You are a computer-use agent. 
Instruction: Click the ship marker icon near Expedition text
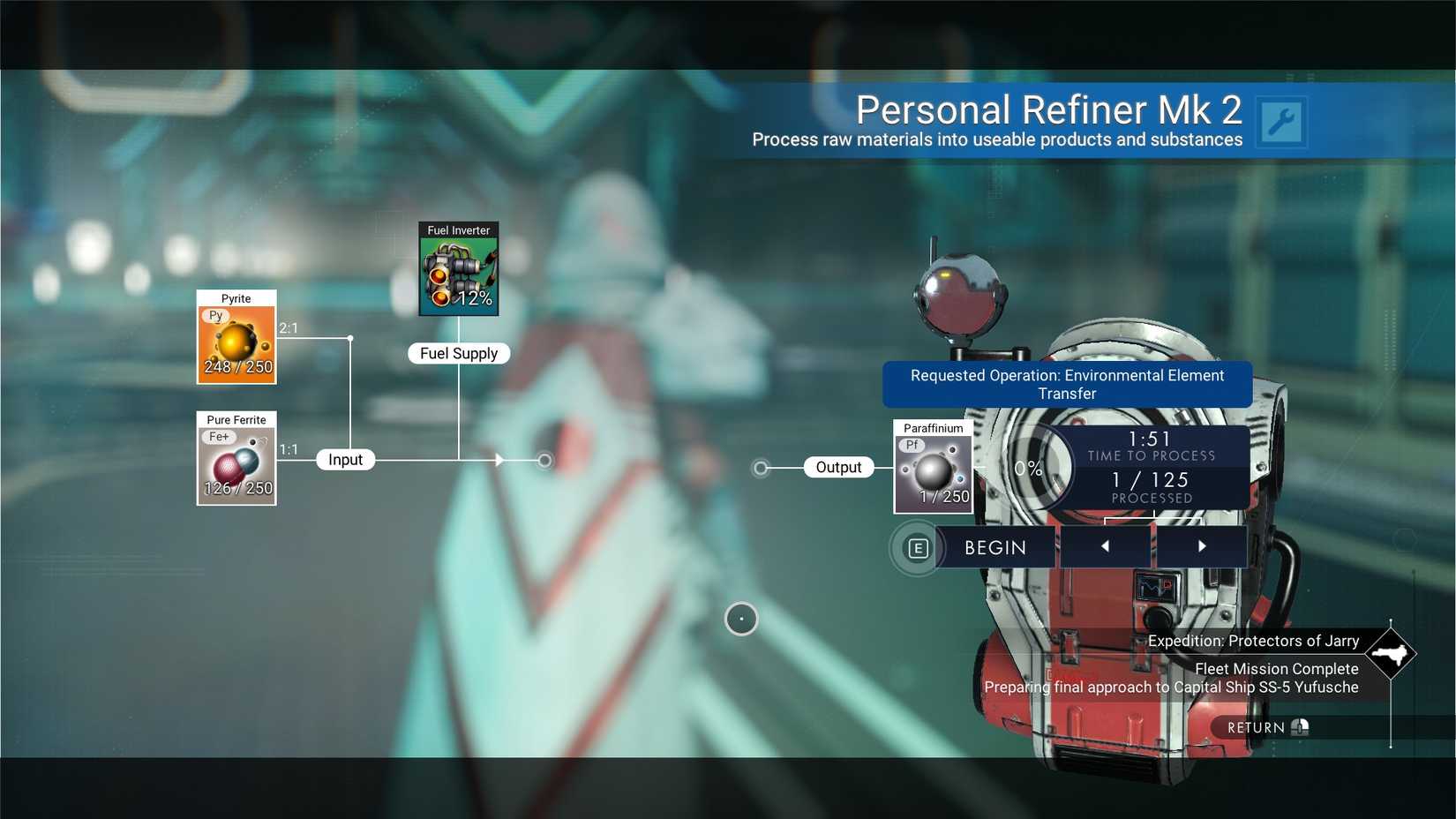(1392, 654)
